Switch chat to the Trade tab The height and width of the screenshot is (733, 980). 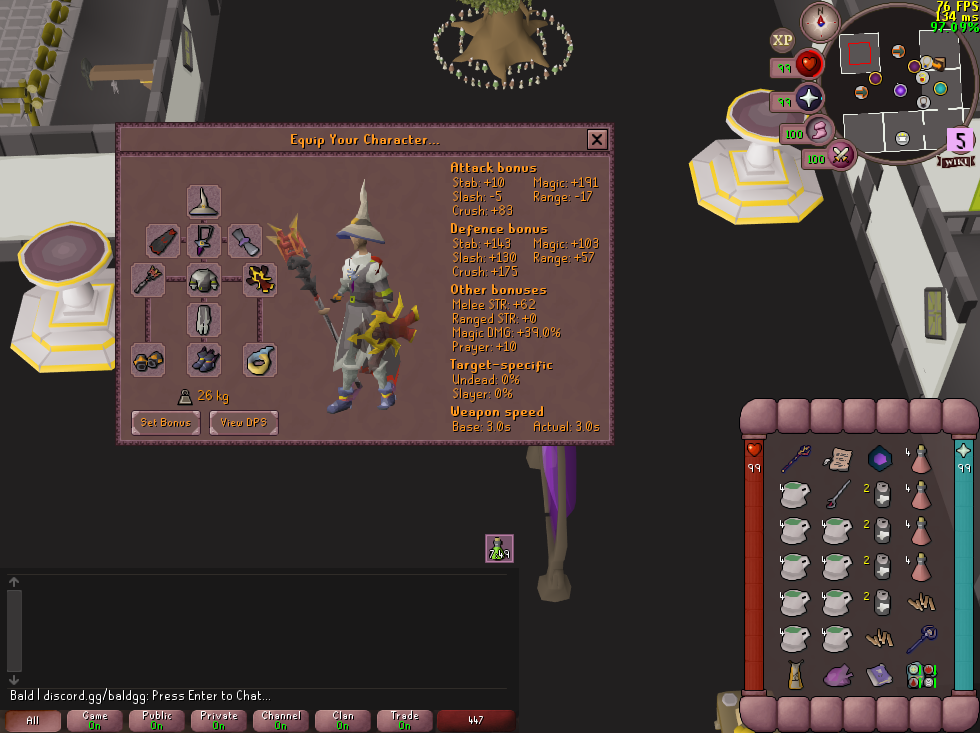405,720
